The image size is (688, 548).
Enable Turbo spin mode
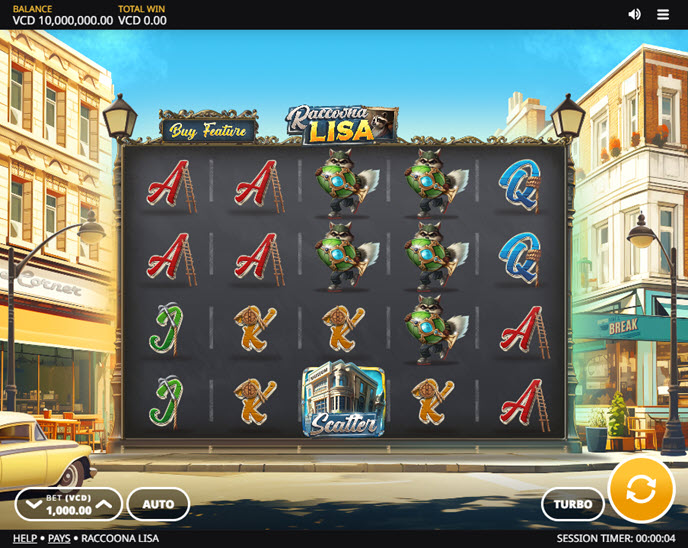(573, 504)
